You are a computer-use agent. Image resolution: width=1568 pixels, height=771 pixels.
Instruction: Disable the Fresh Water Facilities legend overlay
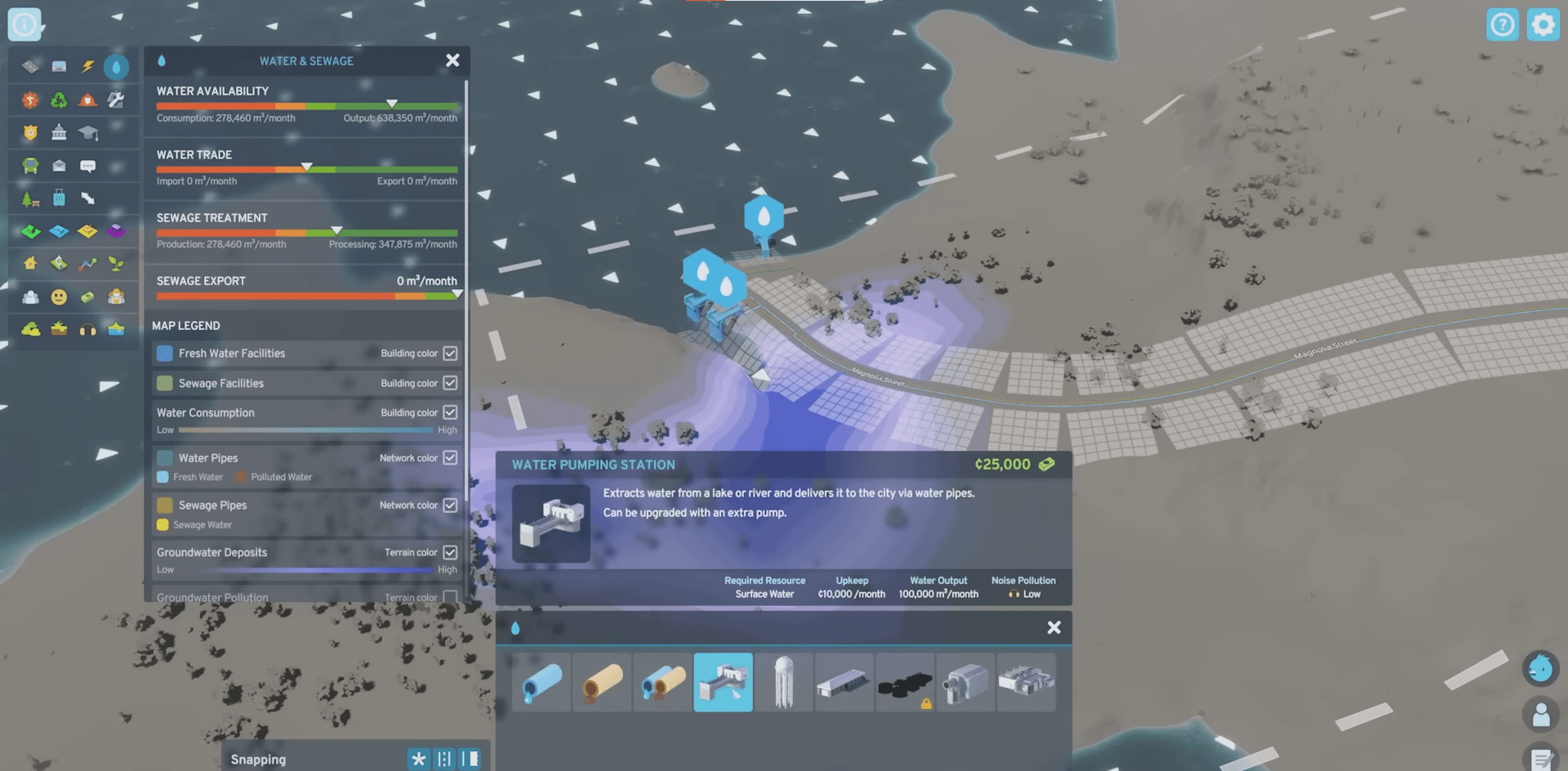point(450,353)
